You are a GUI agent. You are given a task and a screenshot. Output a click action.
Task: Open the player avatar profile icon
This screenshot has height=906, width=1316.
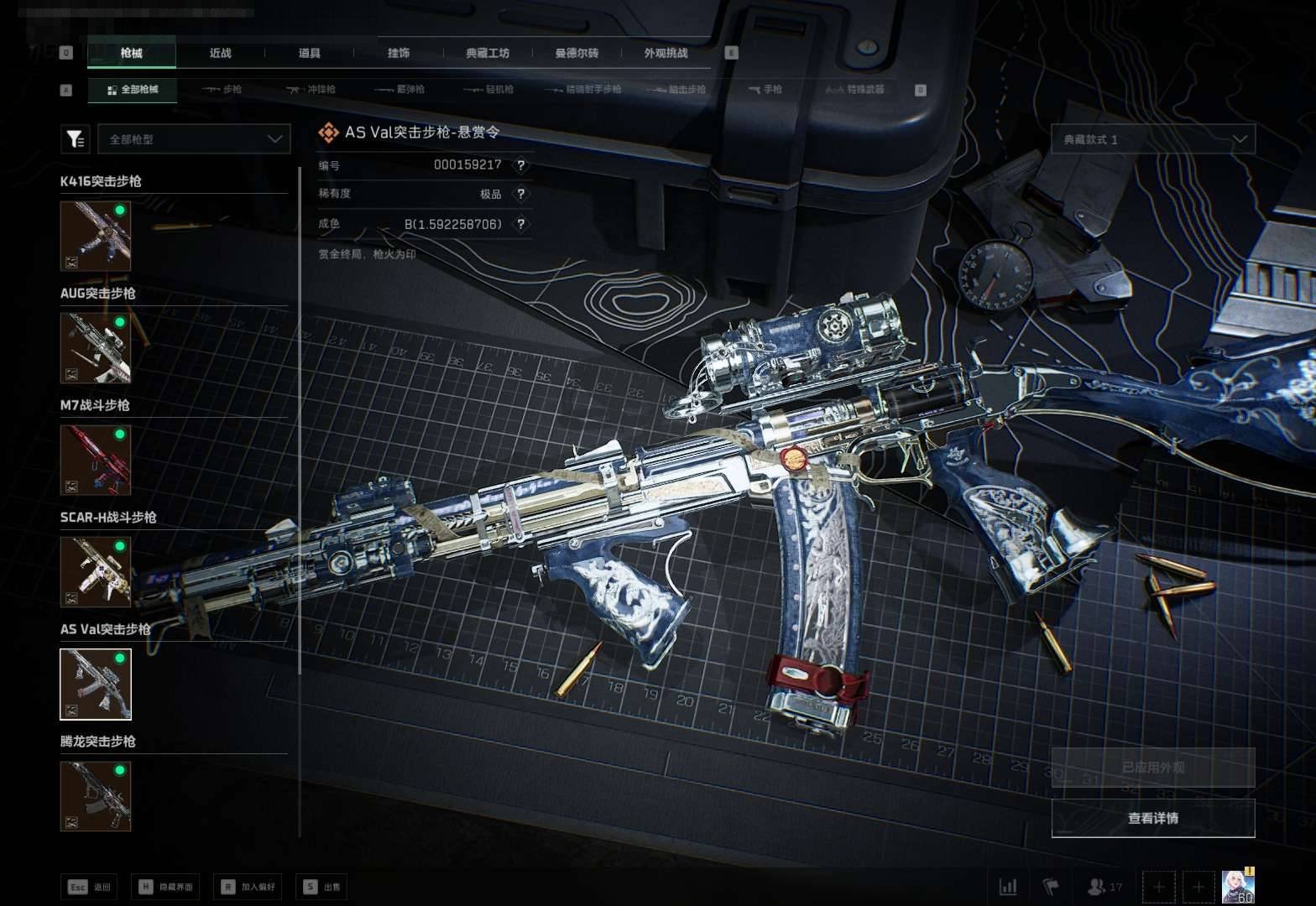tap(1237, 886)
